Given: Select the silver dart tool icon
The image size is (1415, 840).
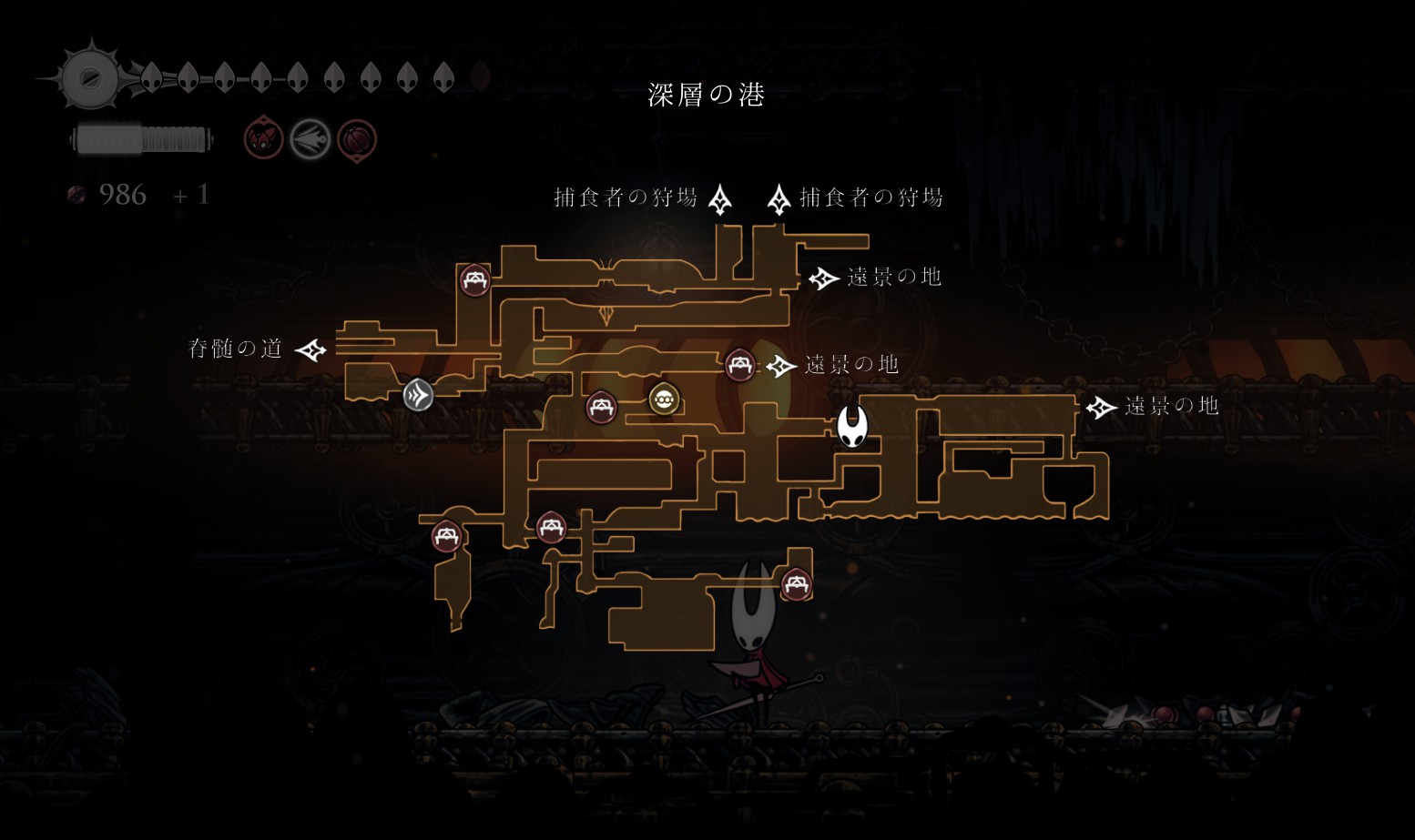Looking at the screenshot, I should coord(310,140).
